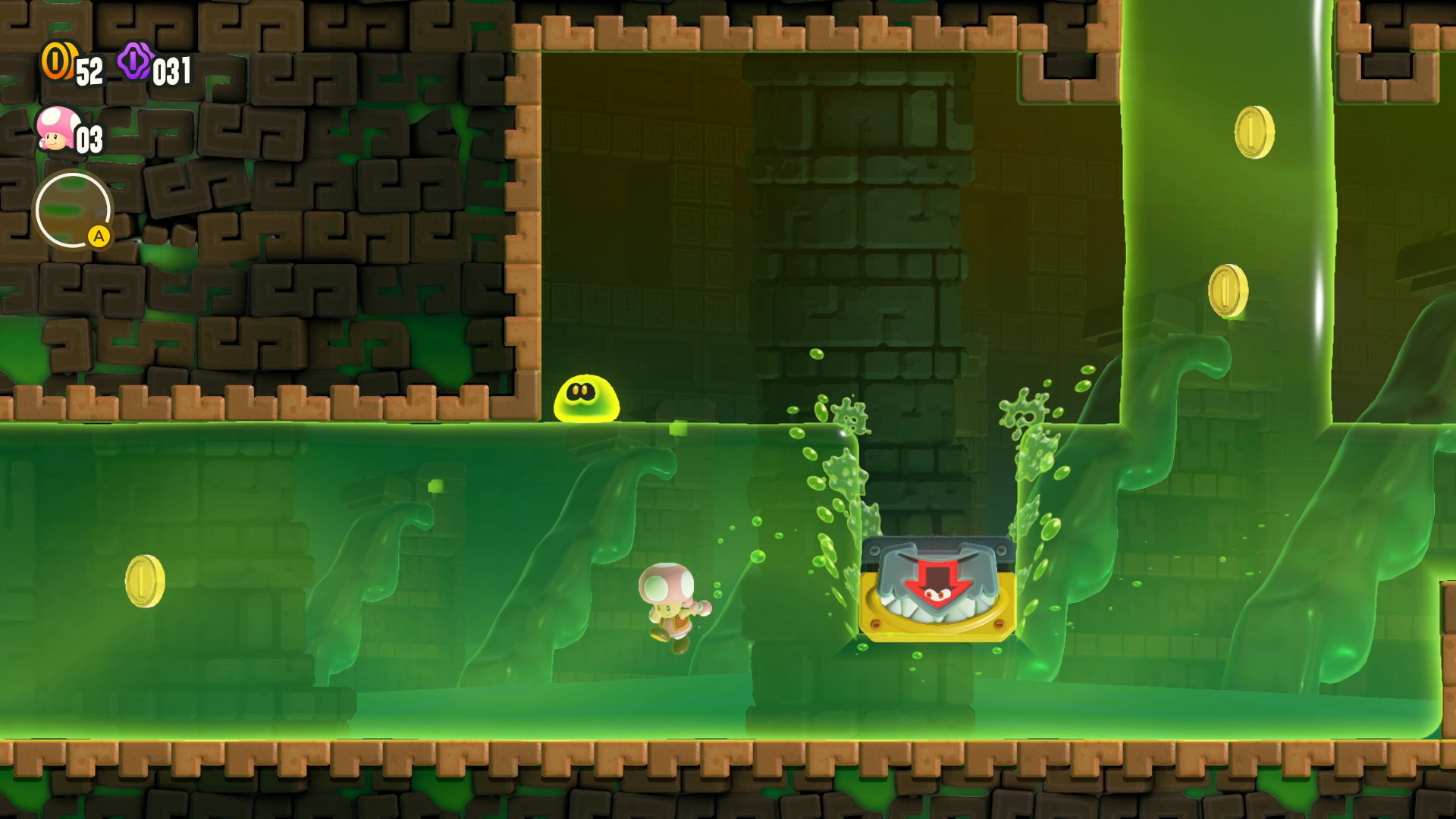Click the Toadette character lives icon

coord(56,130)
